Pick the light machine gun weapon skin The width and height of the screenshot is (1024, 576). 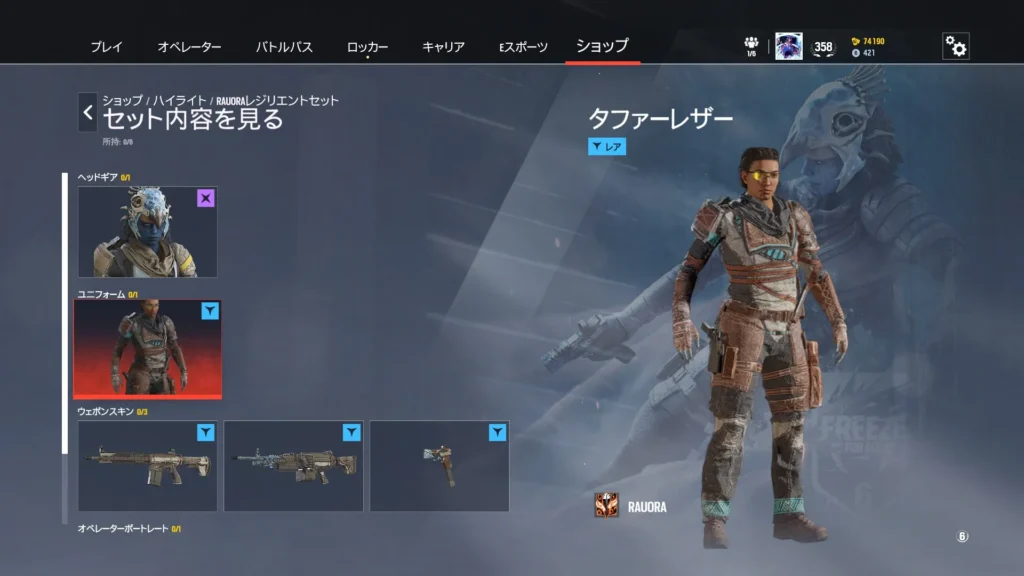point(293,465)
